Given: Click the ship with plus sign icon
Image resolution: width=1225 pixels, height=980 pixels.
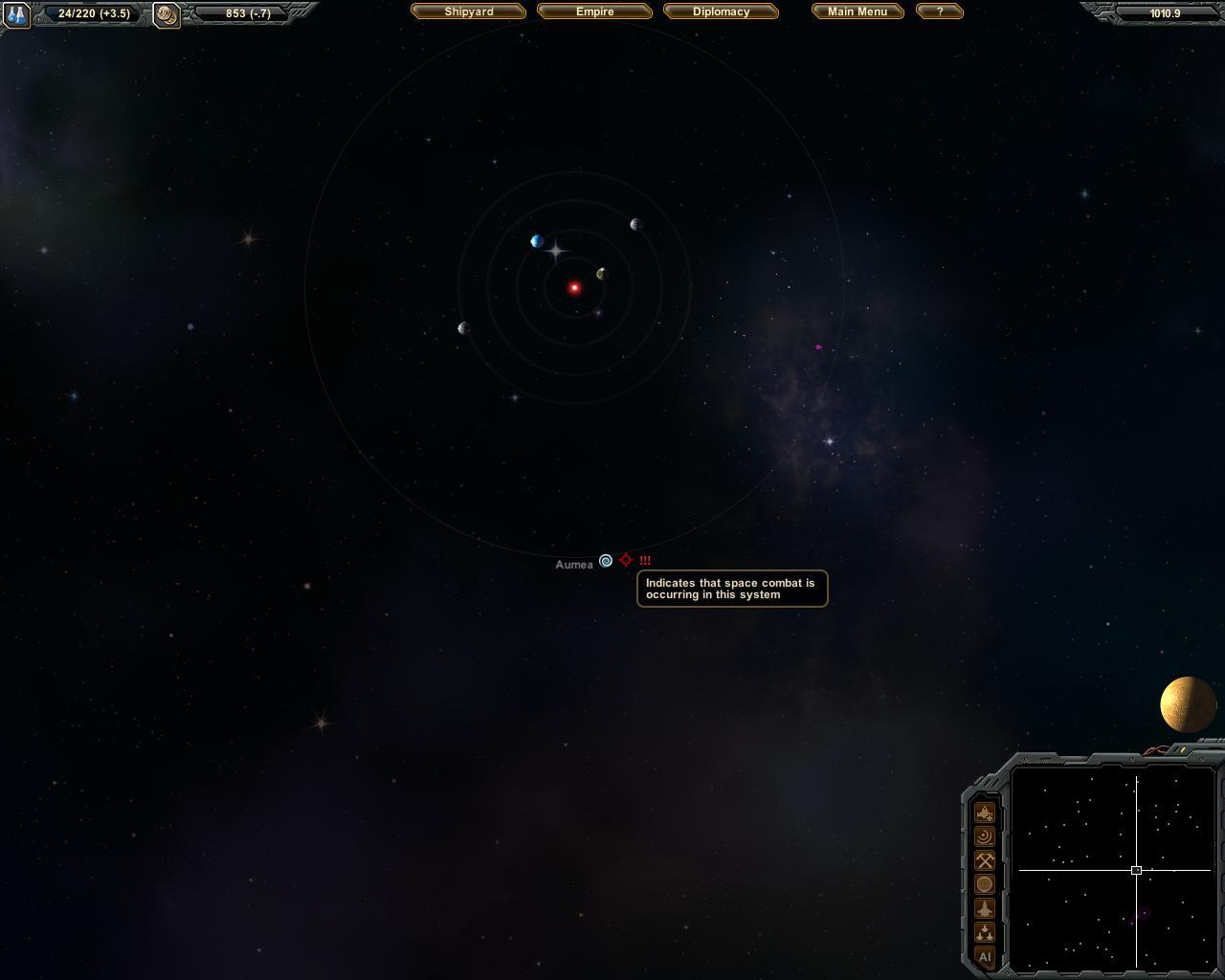Looking at the screenshot, I should [x=985, y=813].
